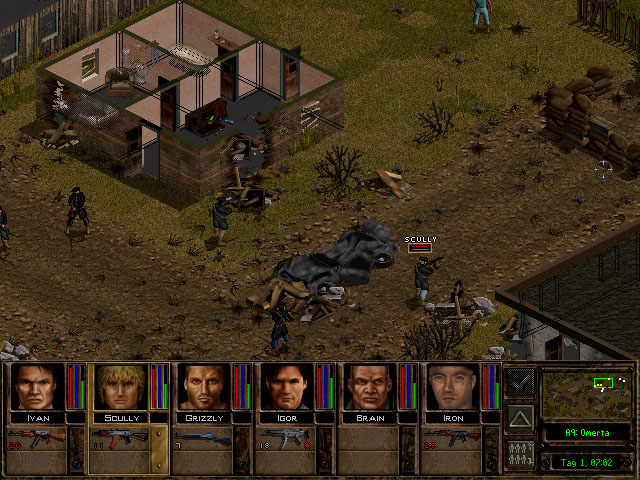This screenshot has height=480, width=640.
Task: Toggle the squad figures button
Action: tap(519, 451)
